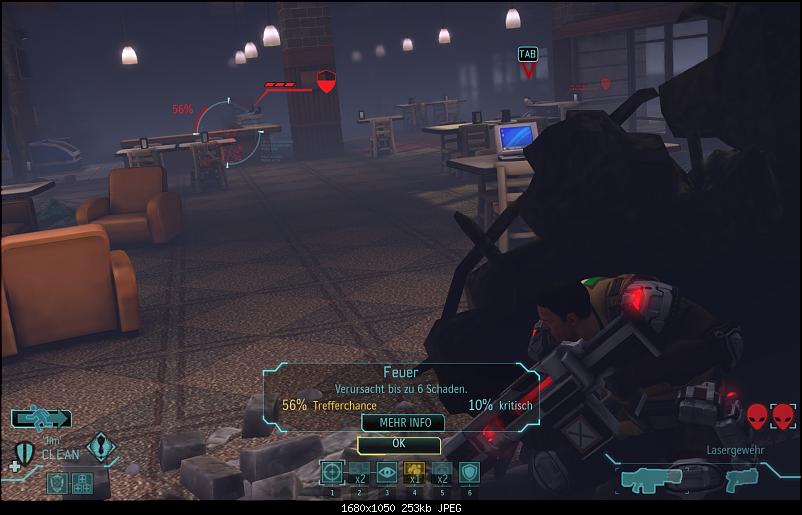This screenshot has height=515, width=802.
Task: Click the second ability icon marked x2
Action: [x=360, y=472]
